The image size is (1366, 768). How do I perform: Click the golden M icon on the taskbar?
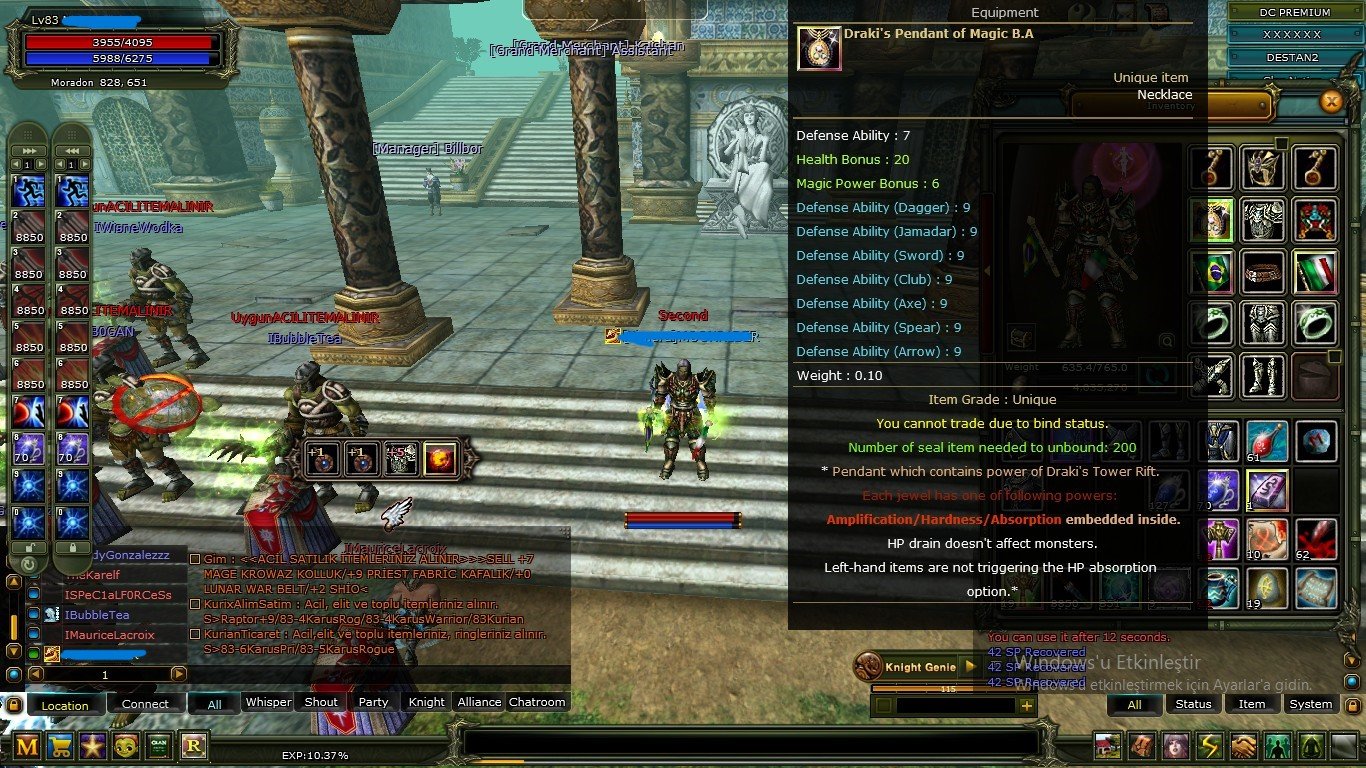pyautogui.click(x=28, y=747)
